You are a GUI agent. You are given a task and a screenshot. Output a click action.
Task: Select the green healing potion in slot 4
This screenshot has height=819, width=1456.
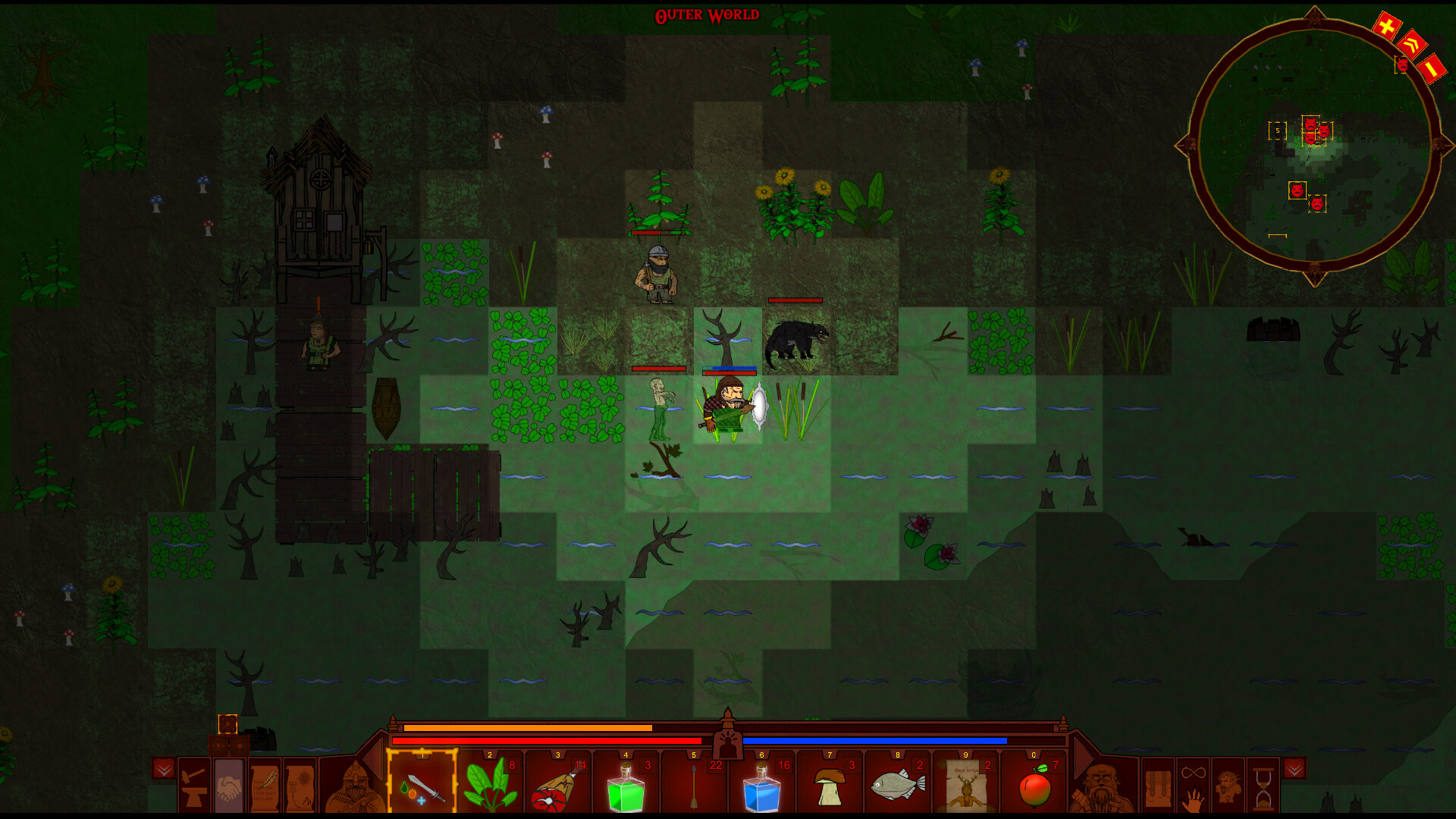(627, 790)
